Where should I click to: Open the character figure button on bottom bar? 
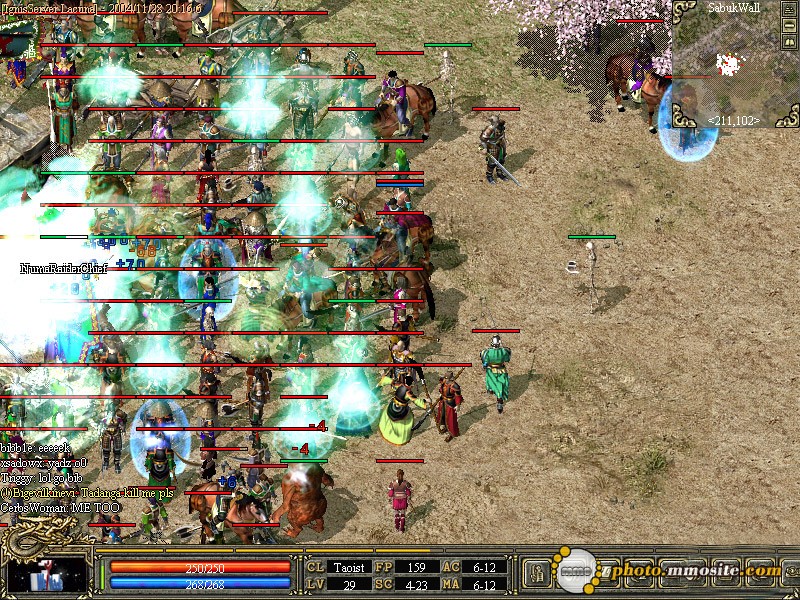pyautogui.click(x=535, y=572)
